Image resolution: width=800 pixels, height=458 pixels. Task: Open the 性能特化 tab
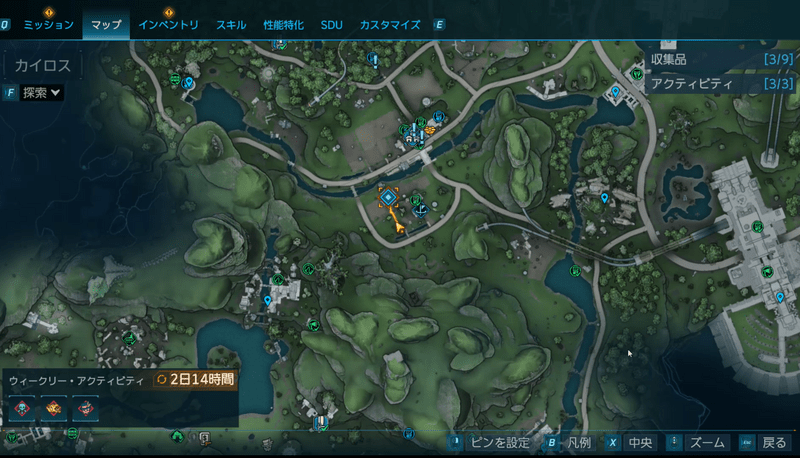pos(284,24)
